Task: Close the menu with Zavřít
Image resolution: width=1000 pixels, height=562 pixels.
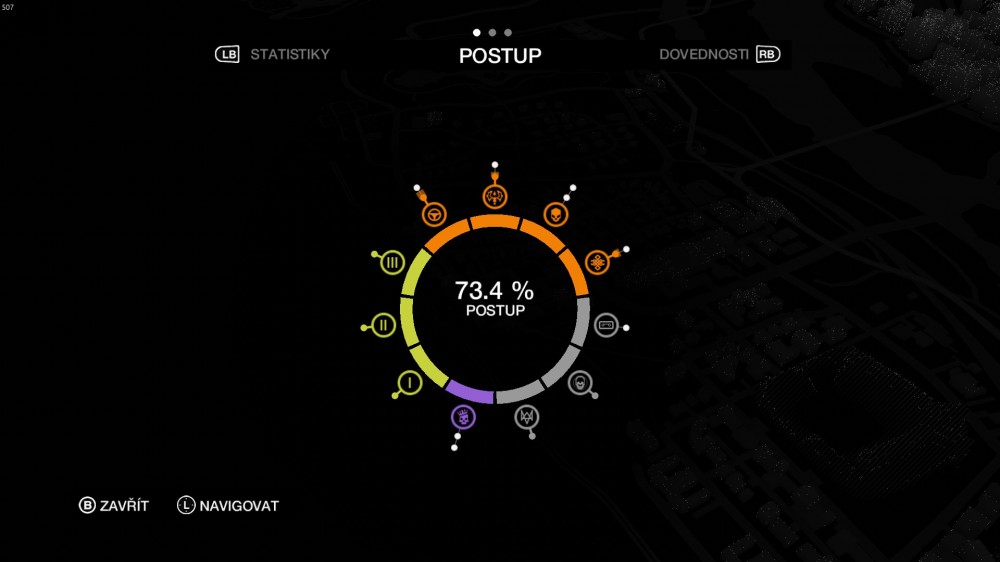Action: [114, 506]
